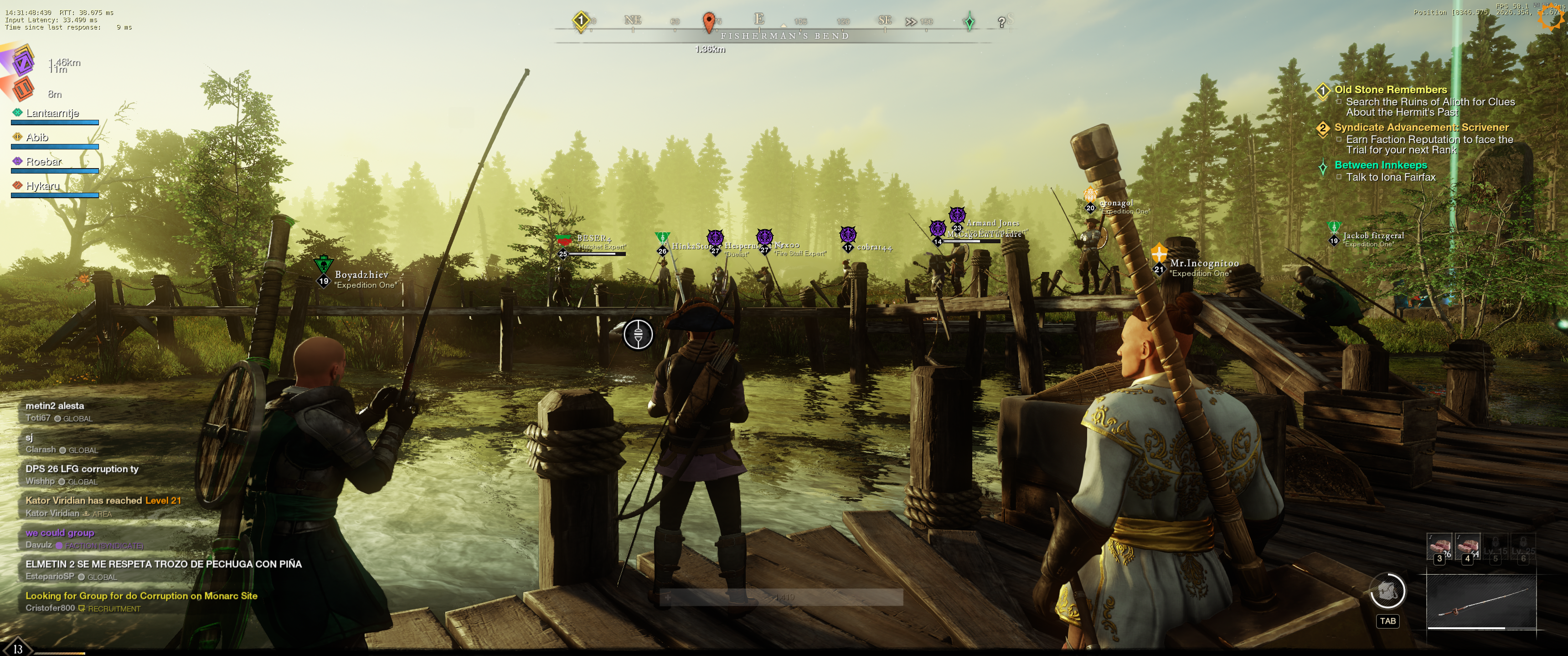Select the Between Innkeeps quest entry
The width and height of the screenshot is (1568, 656).
[1380, 165]
